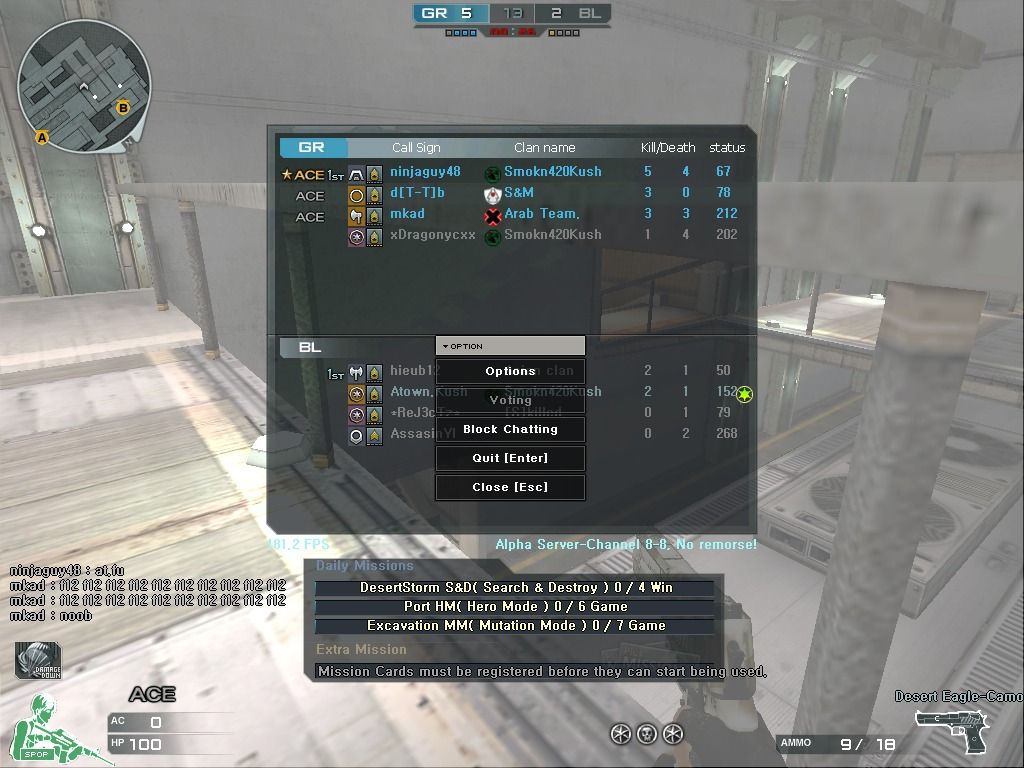This screenshot has height=768, width=1024.
Task: Click the circular minimap
Action: pos(85,87)
